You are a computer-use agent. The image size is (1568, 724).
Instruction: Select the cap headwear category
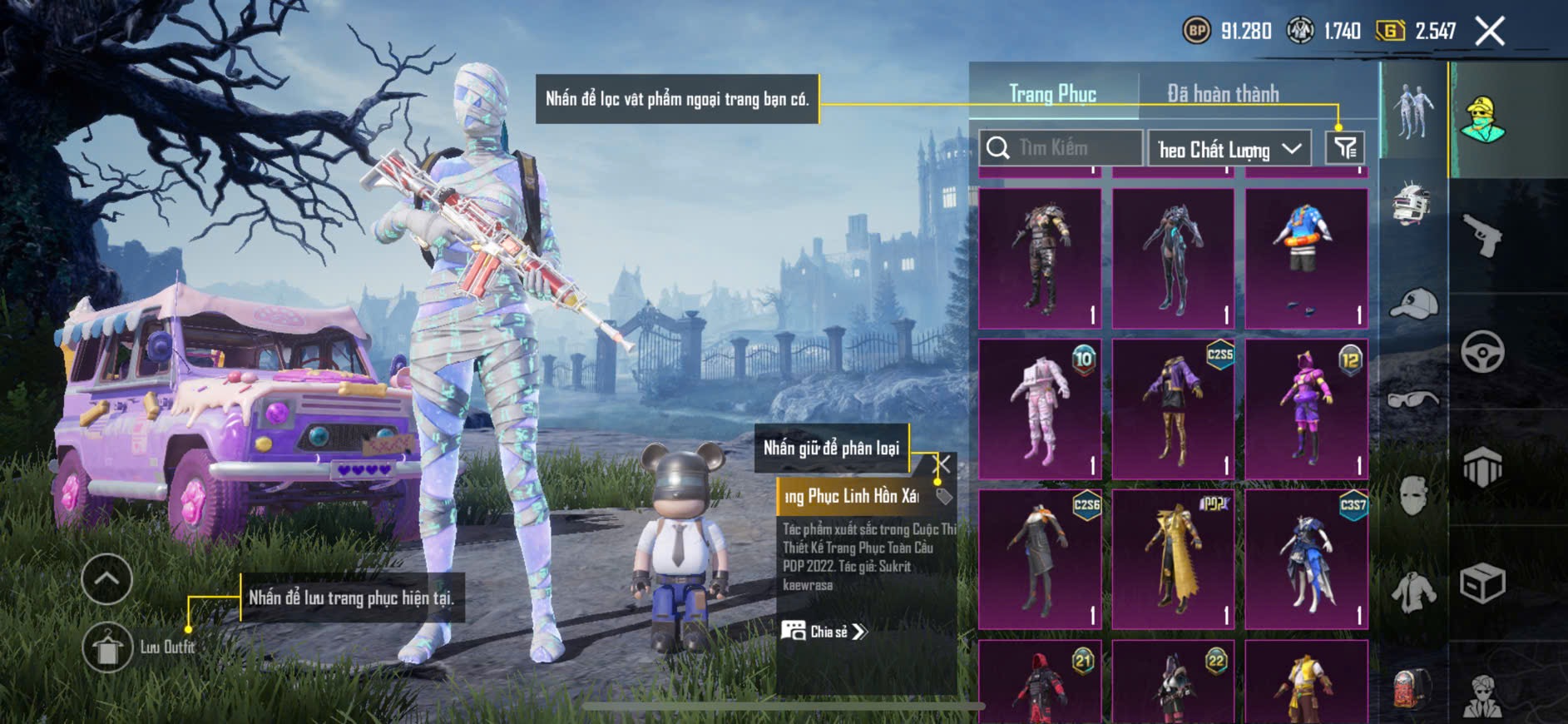pyautogui.click(x=1413, y=305)
